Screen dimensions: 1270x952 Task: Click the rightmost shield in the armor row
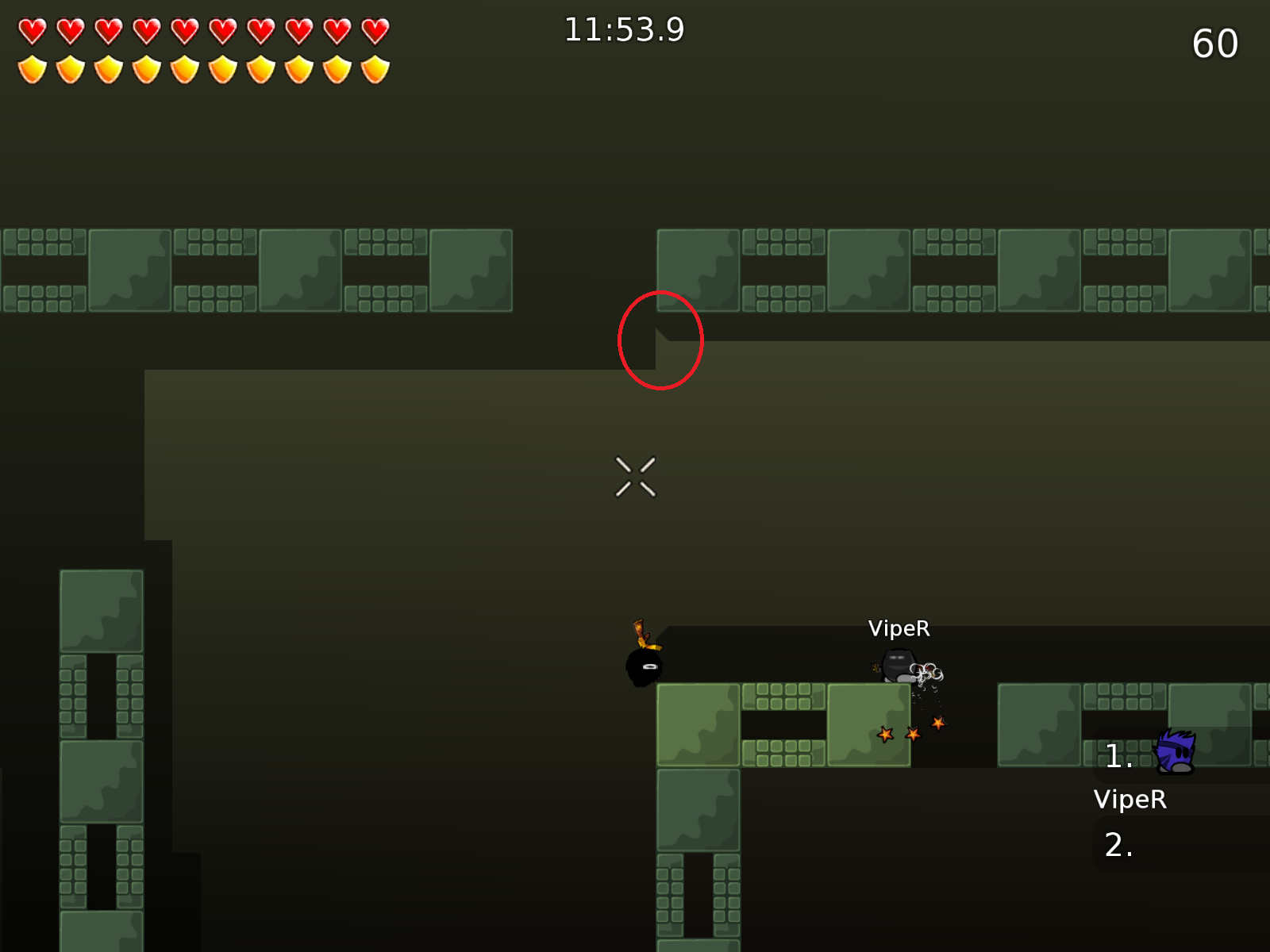pos(375,70)
